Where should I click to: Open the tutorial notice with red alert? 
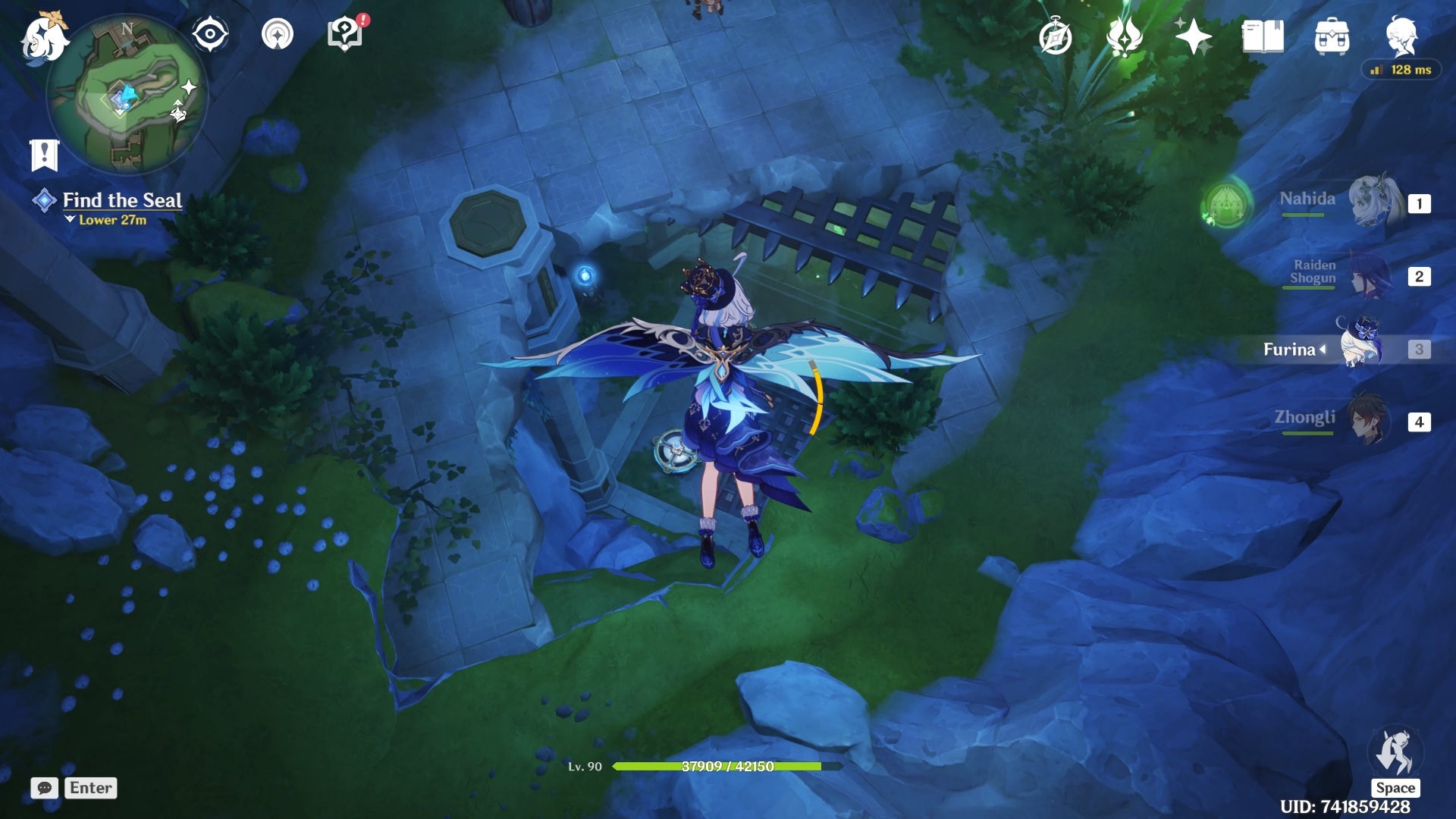[345, 35]
